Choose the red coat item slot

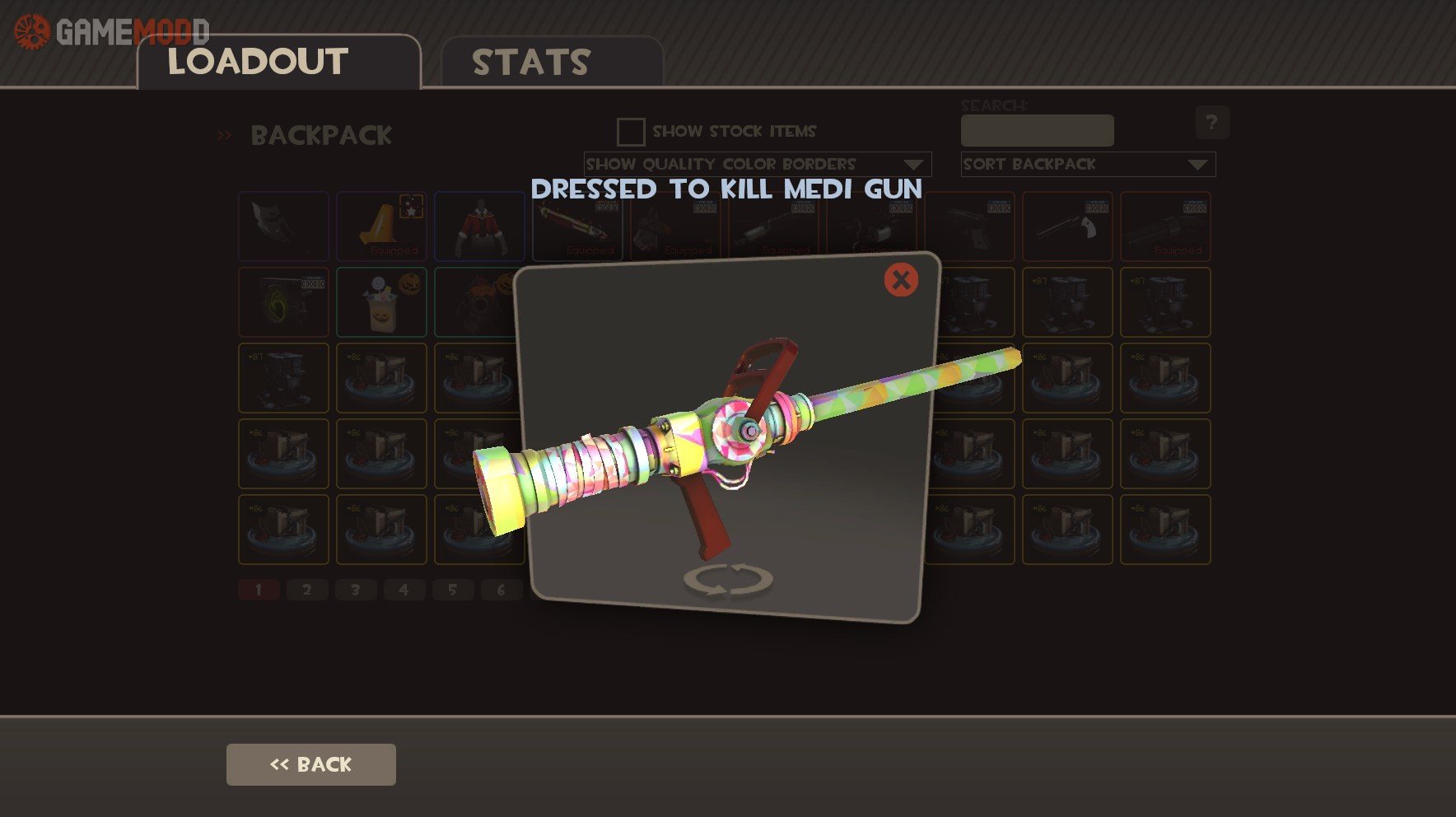coord(479,226)
